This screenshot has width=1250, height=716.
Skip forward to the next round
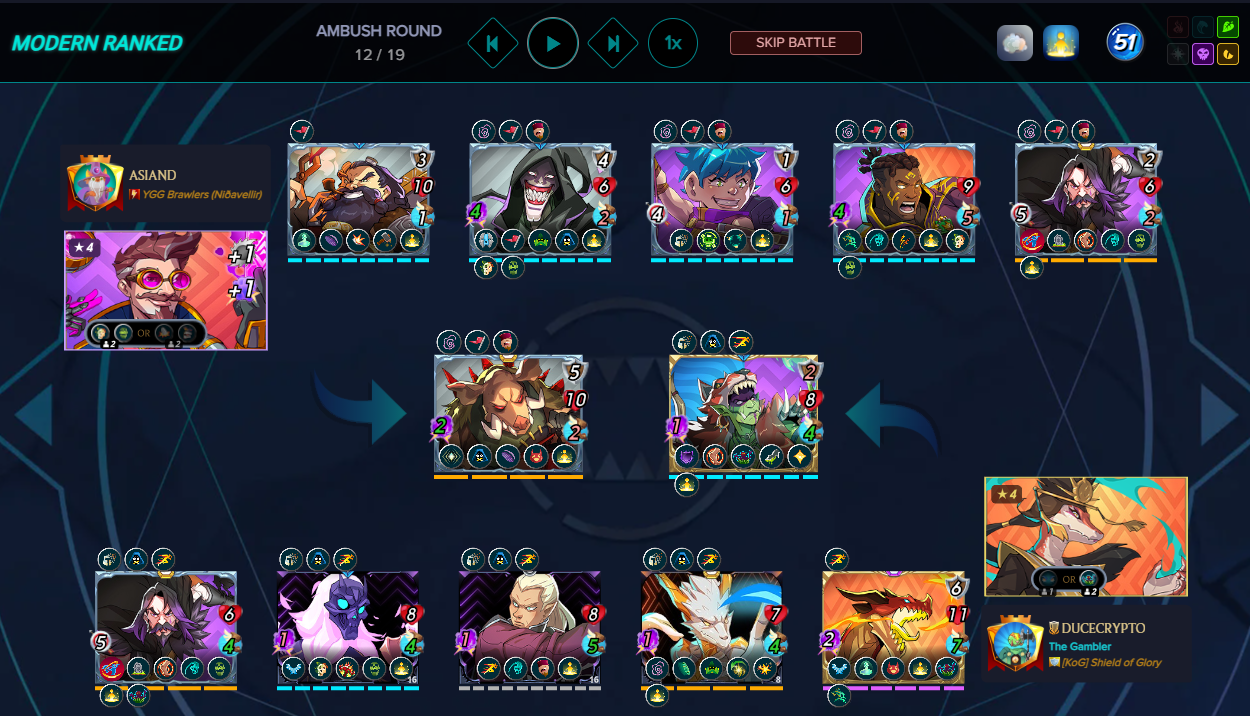pos(613,44)
